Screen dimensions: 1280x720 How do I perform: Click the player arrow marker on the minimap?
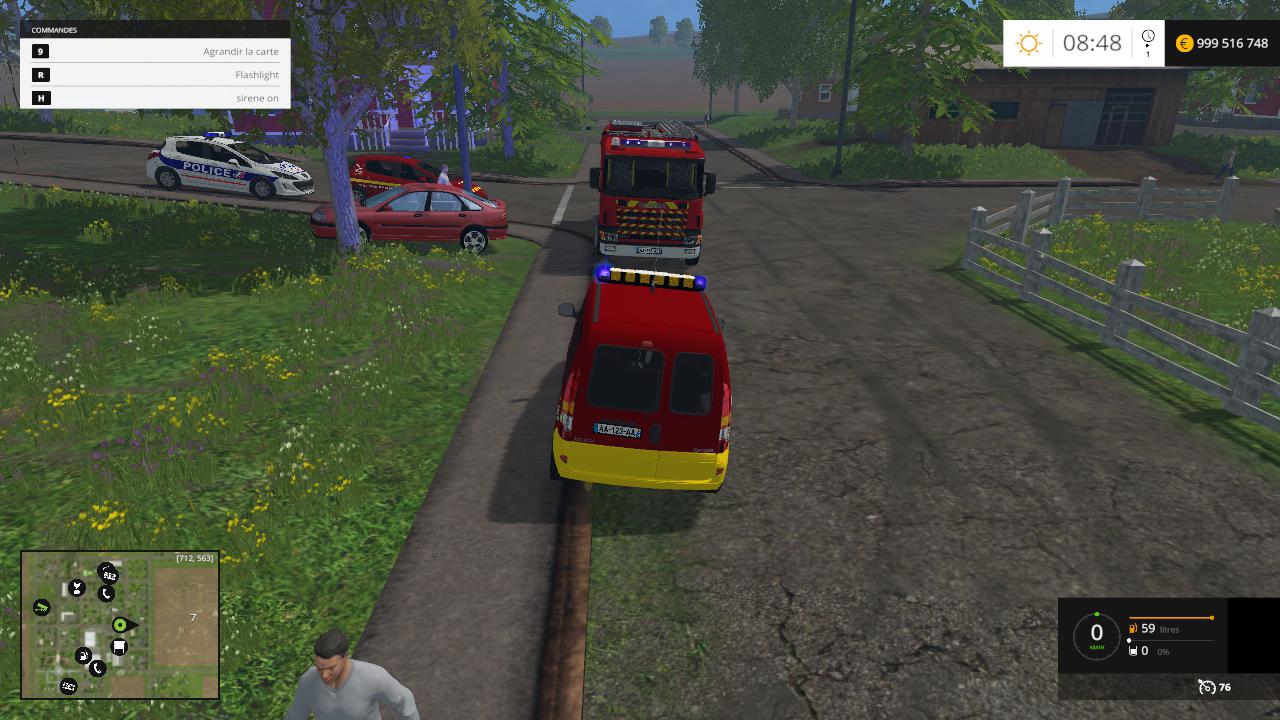tap(120, 626)
